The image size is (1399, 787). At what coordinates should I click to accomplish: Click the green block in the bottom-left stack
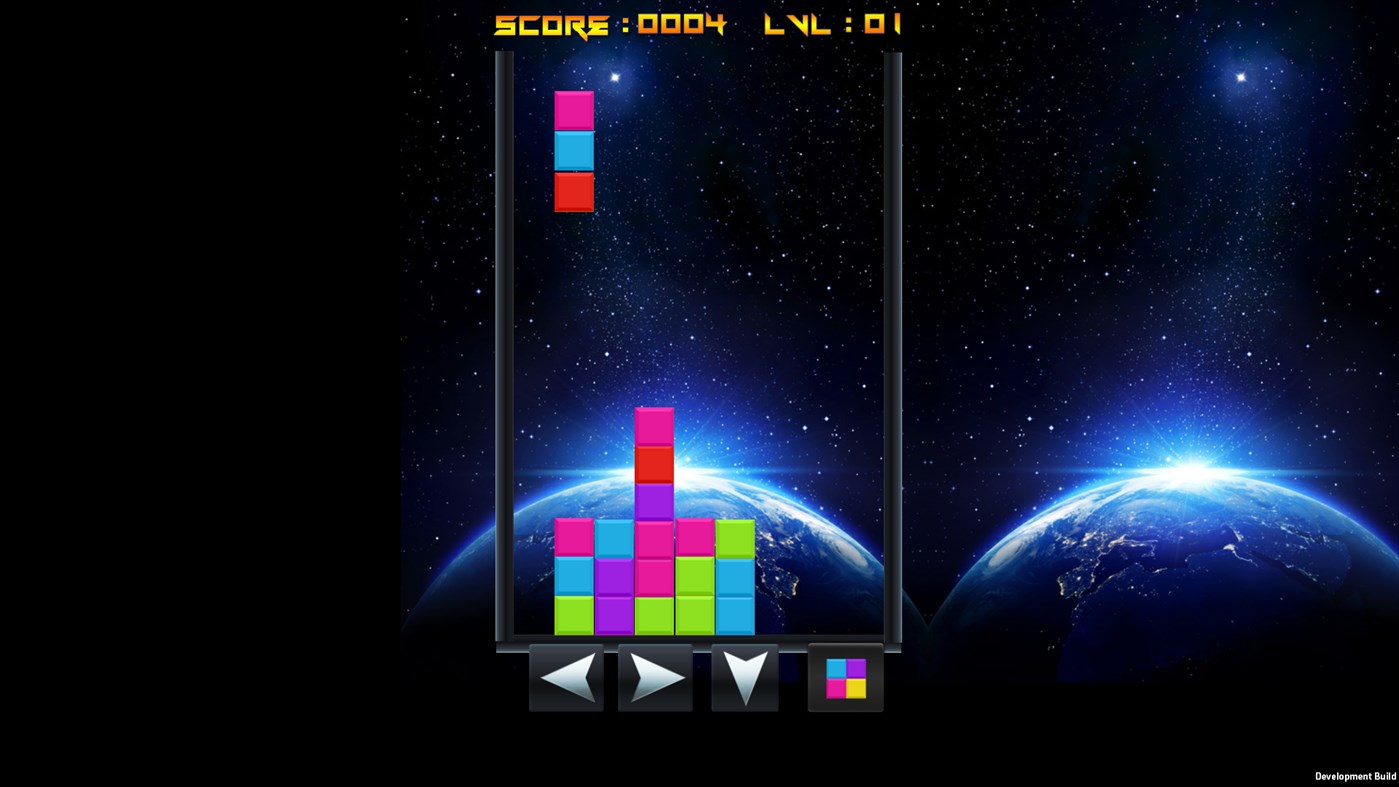(573, 617)
